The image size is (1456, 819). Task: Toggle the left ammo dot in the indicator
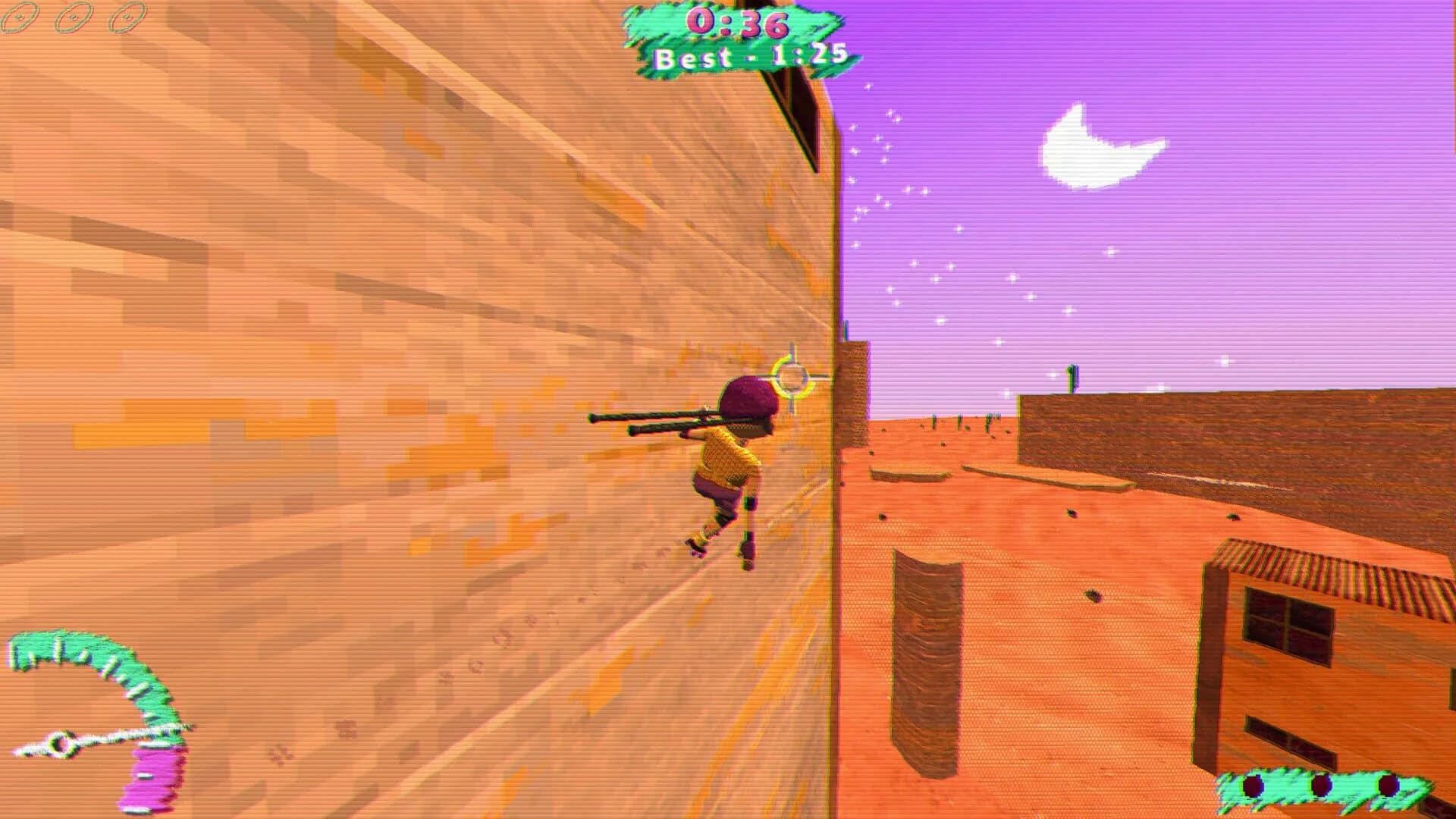[1253, 785]
